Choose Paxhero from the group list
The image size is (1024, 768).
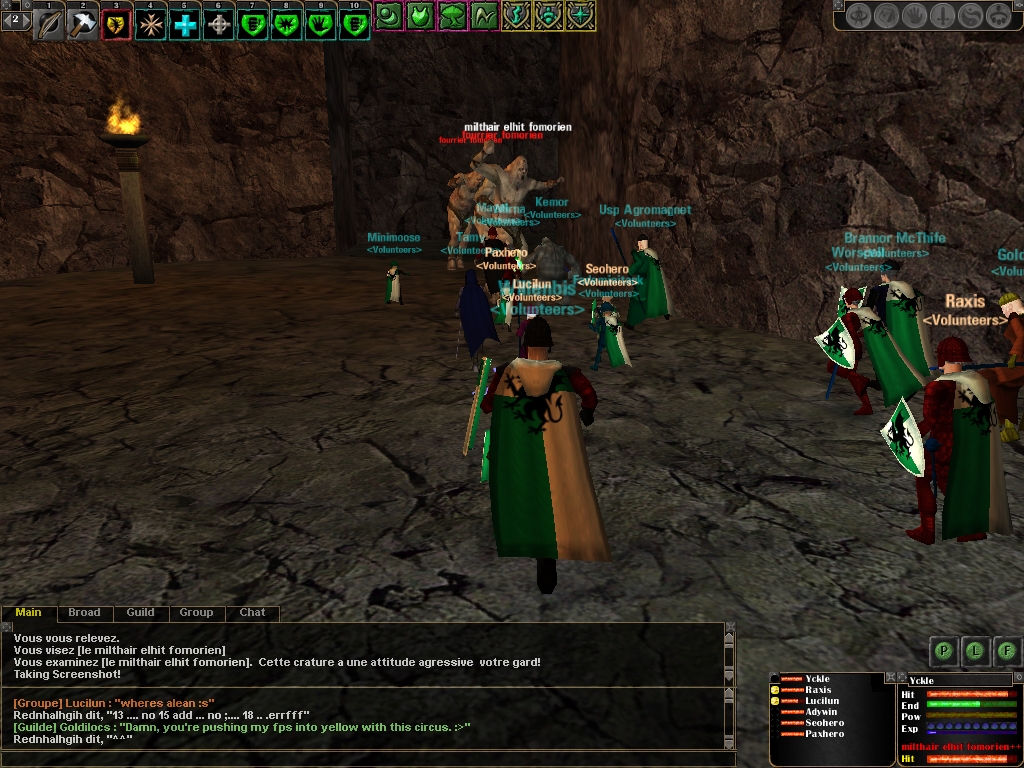pyautogui.click(x=824, y=734)
